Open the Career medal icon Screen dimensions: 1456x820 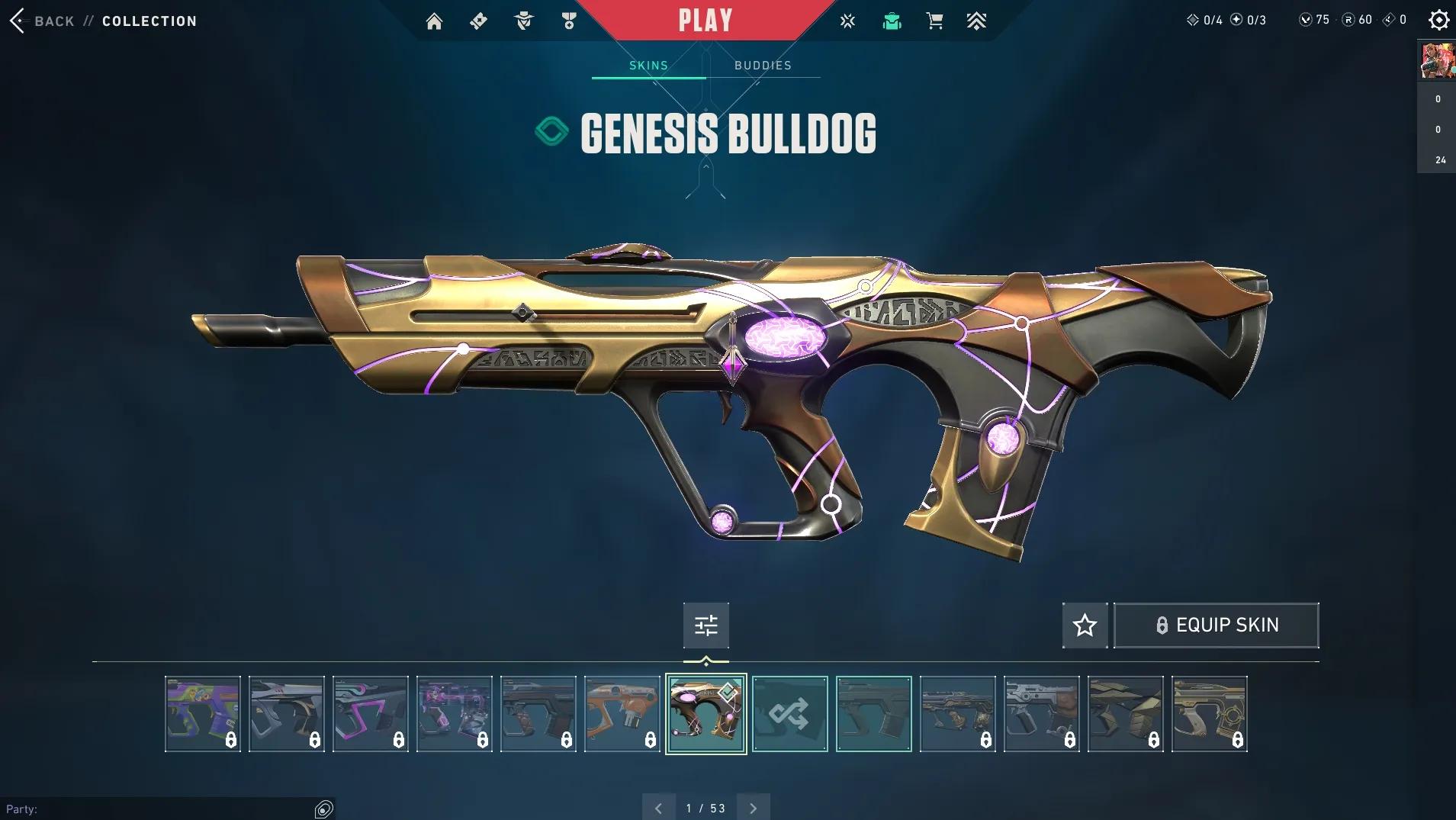pos(568,21)
